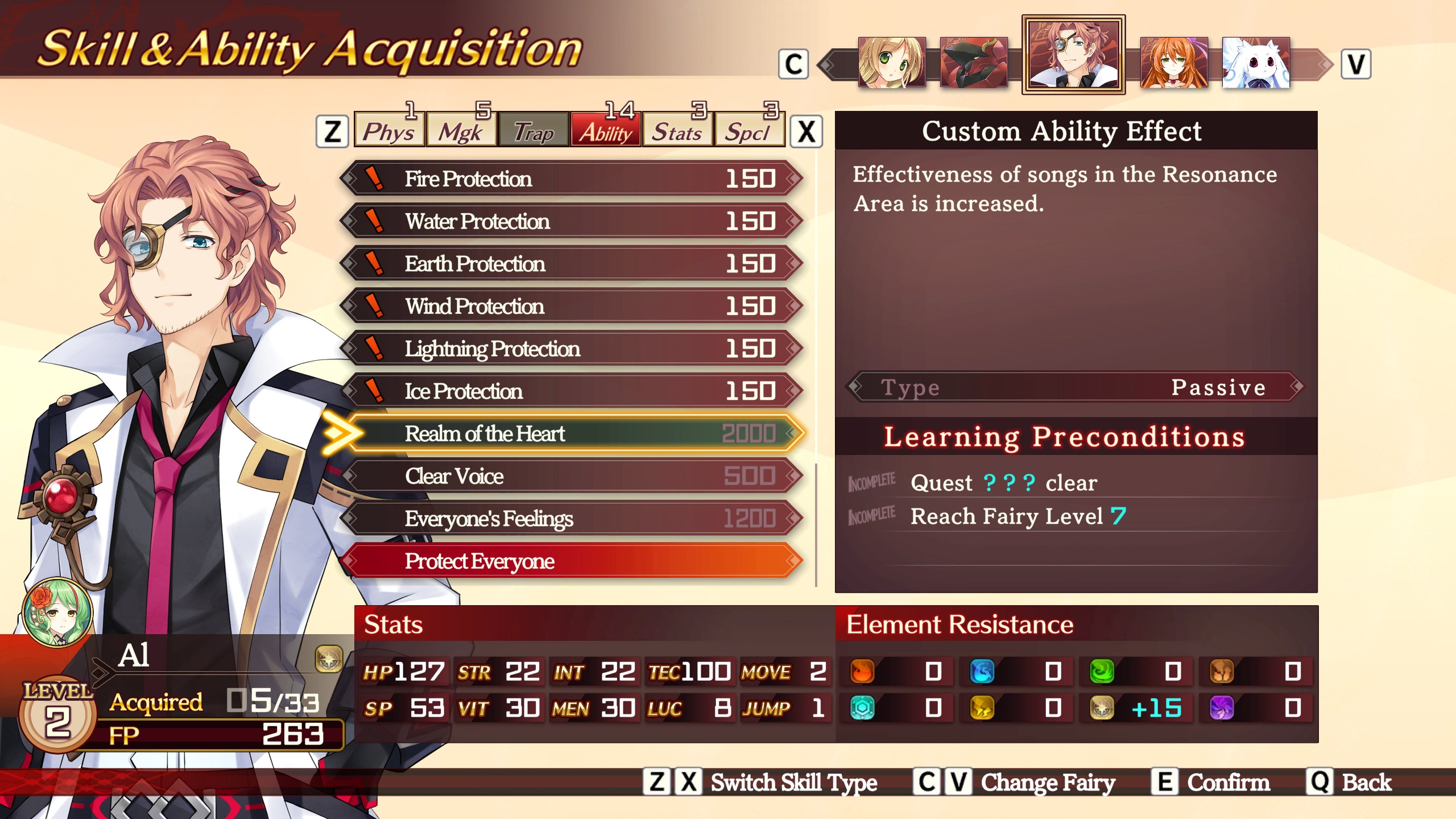Select Everyone's Feelings ability
This screenshot has height=819, width=1456.
pos(572,519)
